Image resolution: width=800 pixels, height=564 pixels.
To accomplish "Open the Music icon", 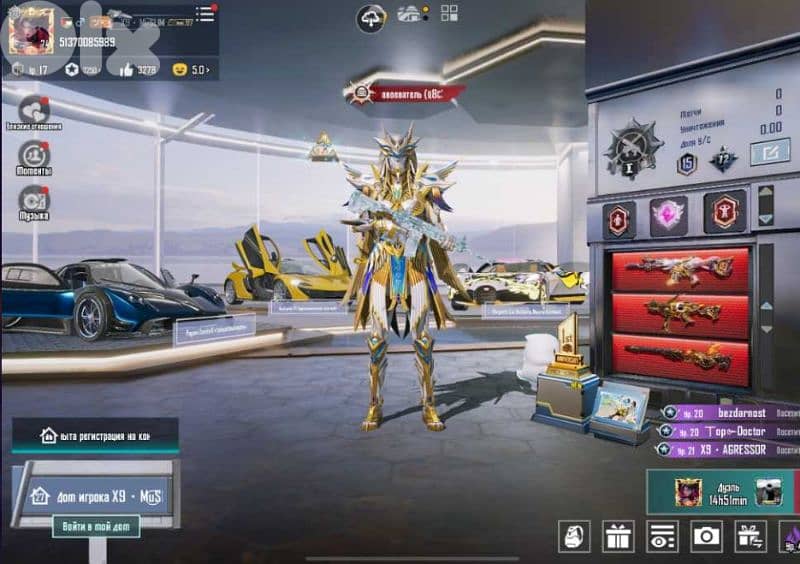I will (x=34, y=199).
